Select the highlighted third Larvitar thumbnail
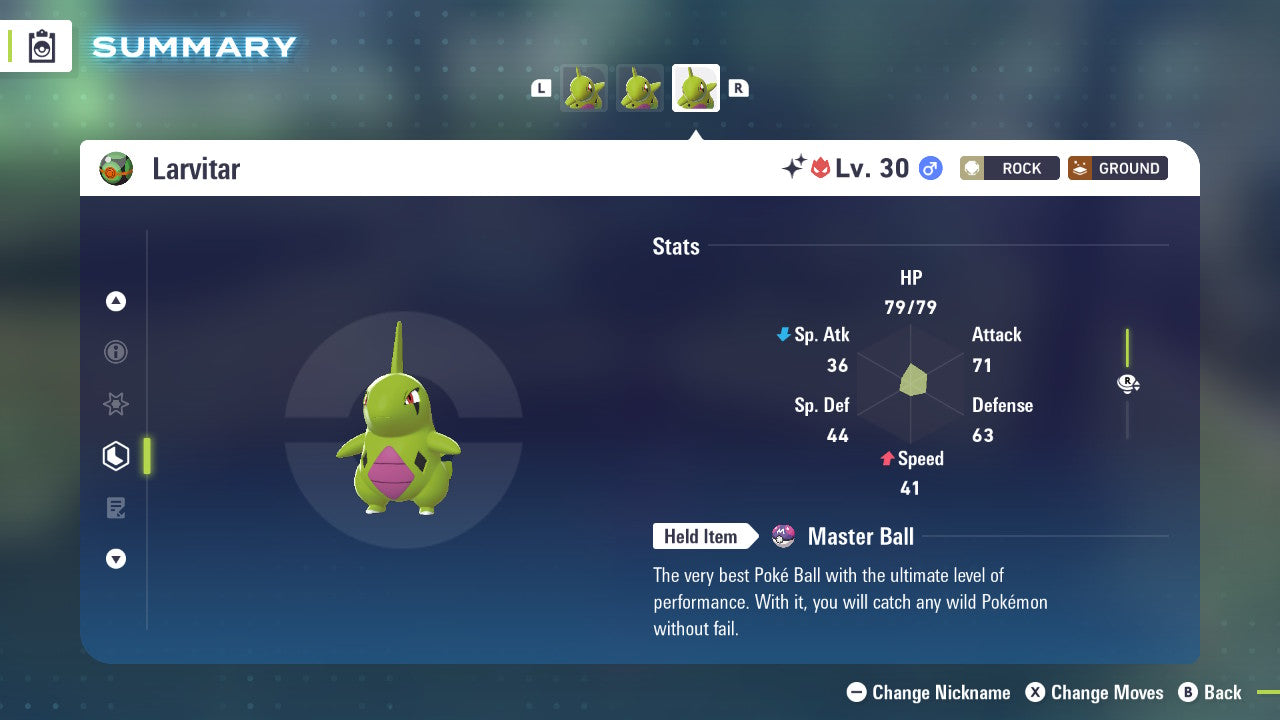Viewport: 1280px width, 720px height. (695, 87)
